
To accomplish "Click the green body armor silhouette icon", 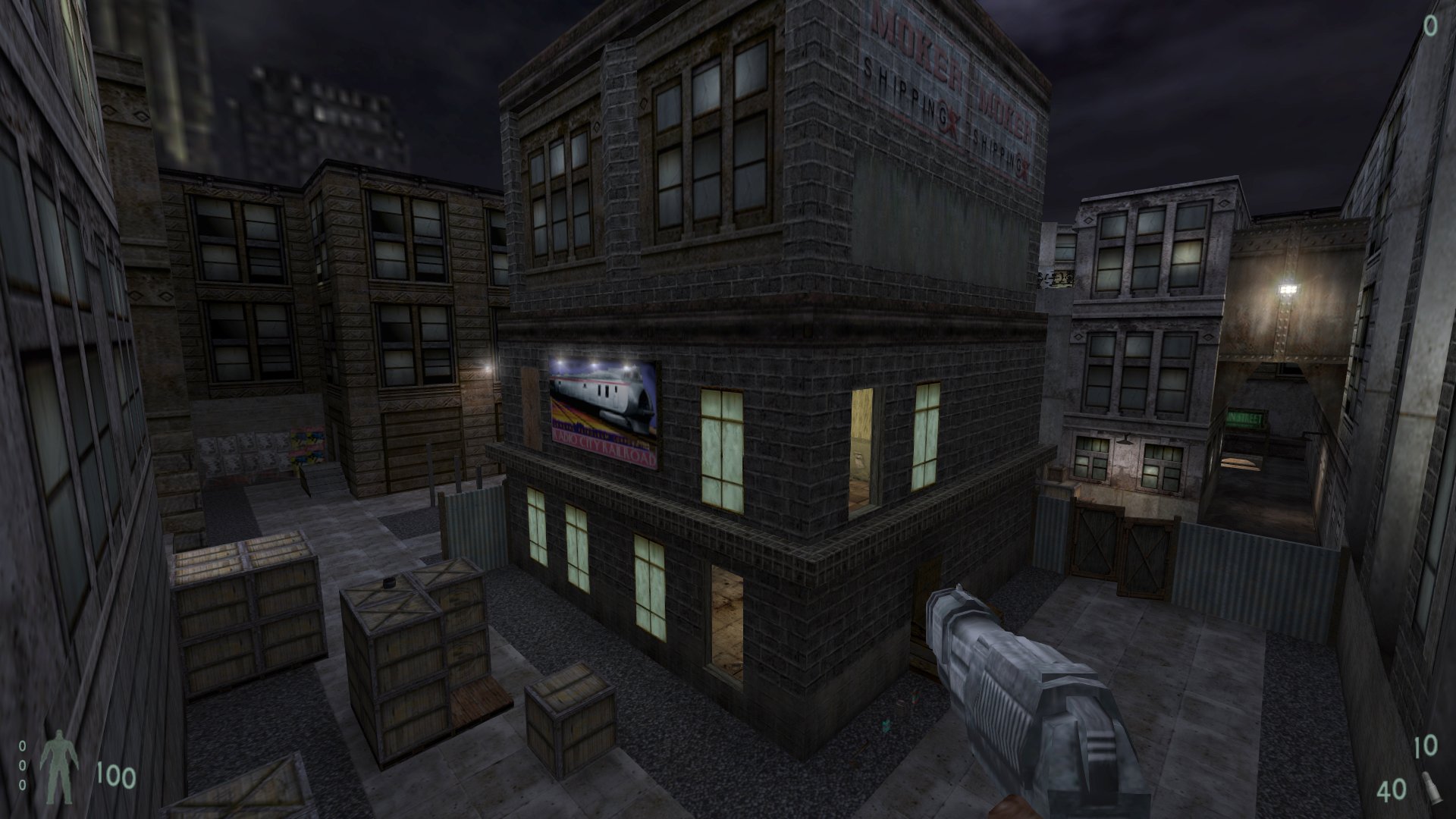I will click(58, 766).
